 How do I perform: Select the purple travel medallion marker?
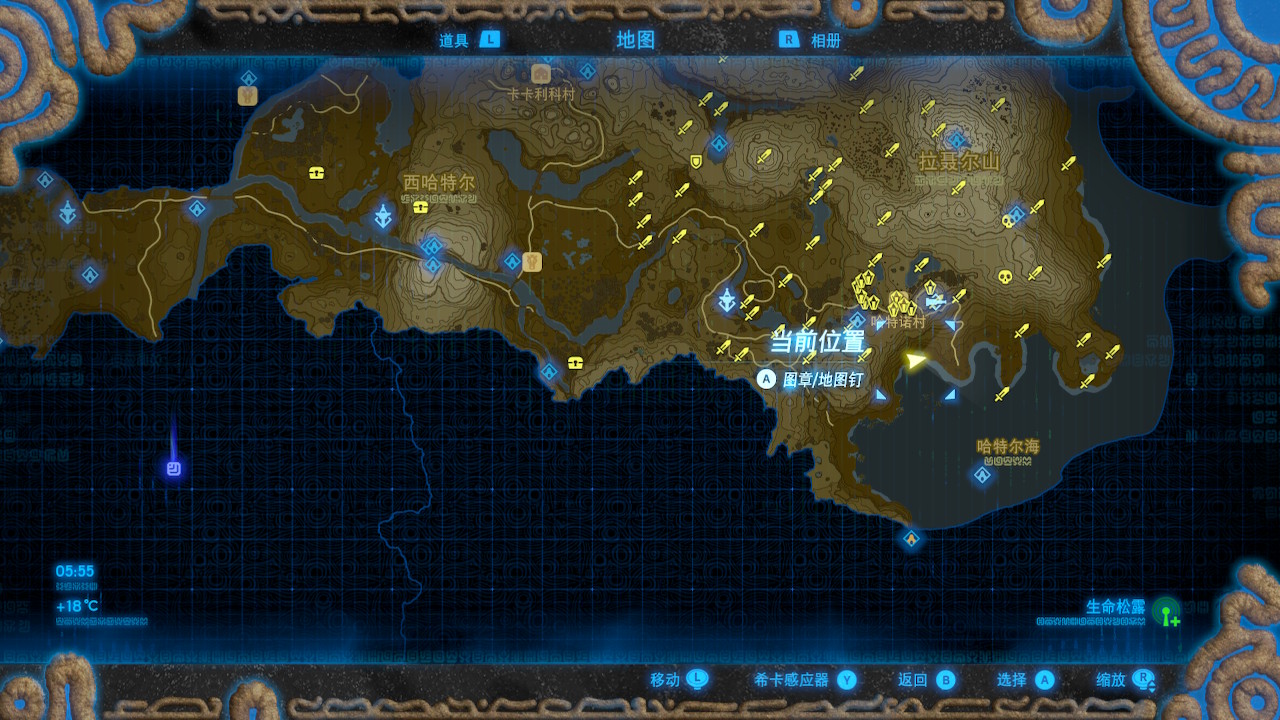click(174, 468)
